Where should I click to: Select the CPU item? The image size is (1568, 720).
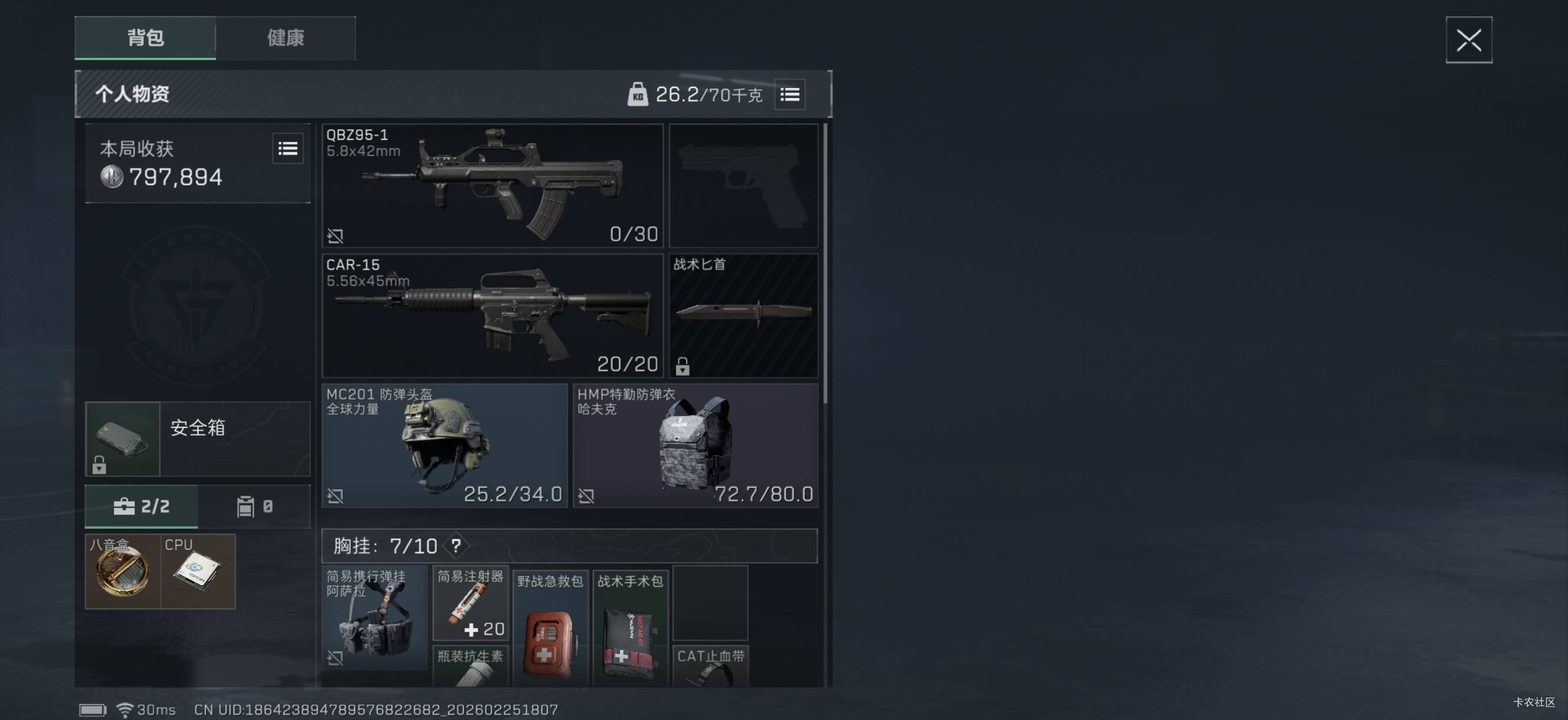tap(198, 571)
